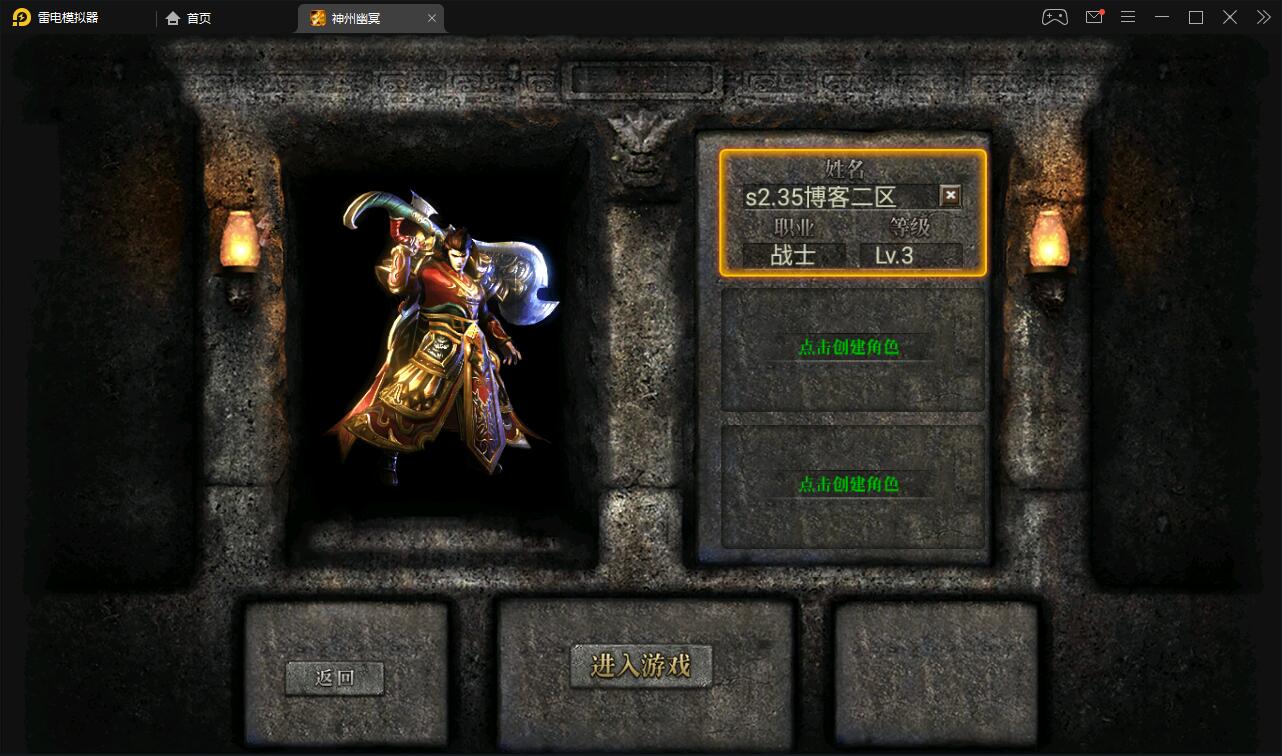
Task: Click the bottom 点击创建角色 slot
Action: (x=851, y=485)
